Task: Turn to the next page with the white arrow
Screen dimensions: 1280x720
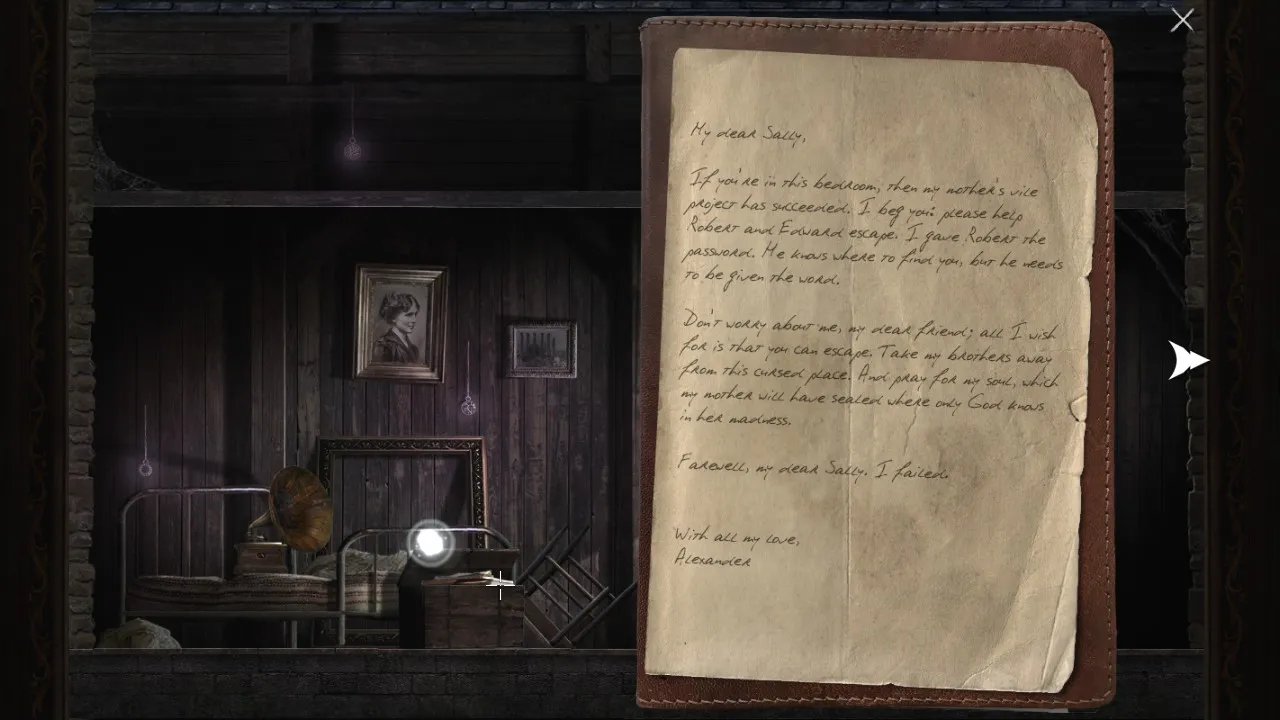Action: (x=1188, y=360)
